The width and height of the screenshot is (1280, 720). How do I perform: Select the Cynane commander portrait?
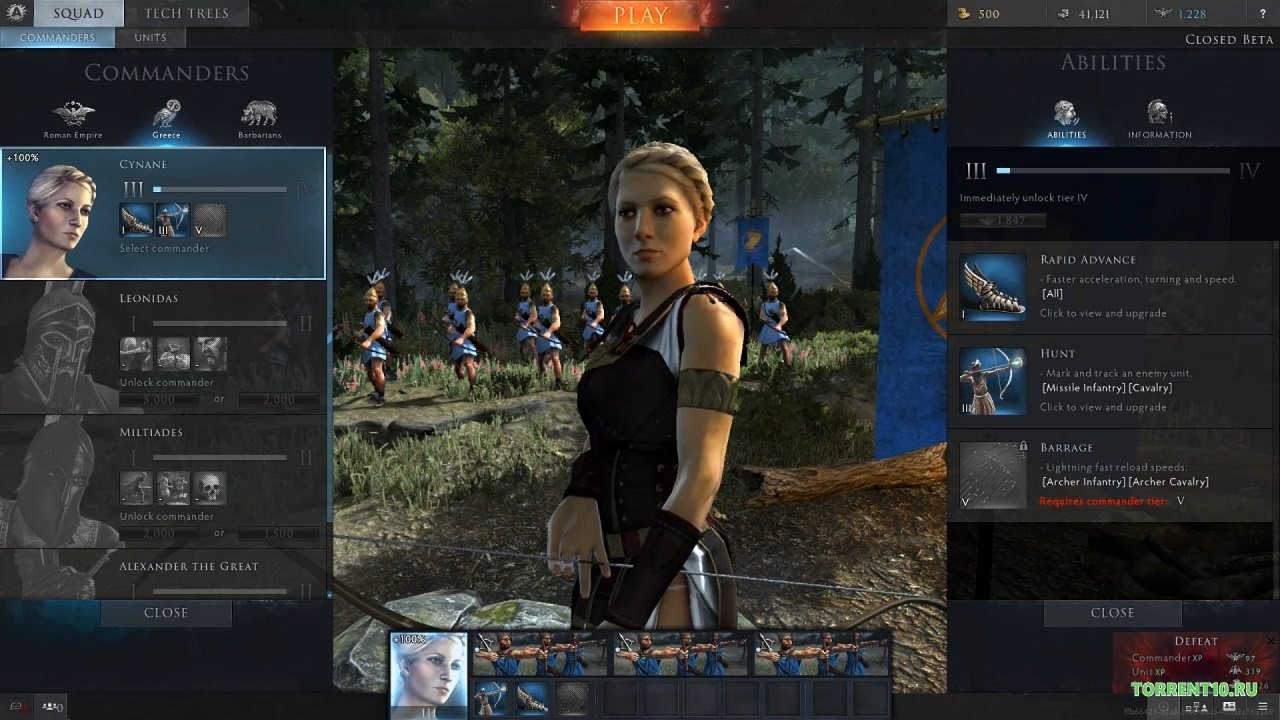[60, 213]
